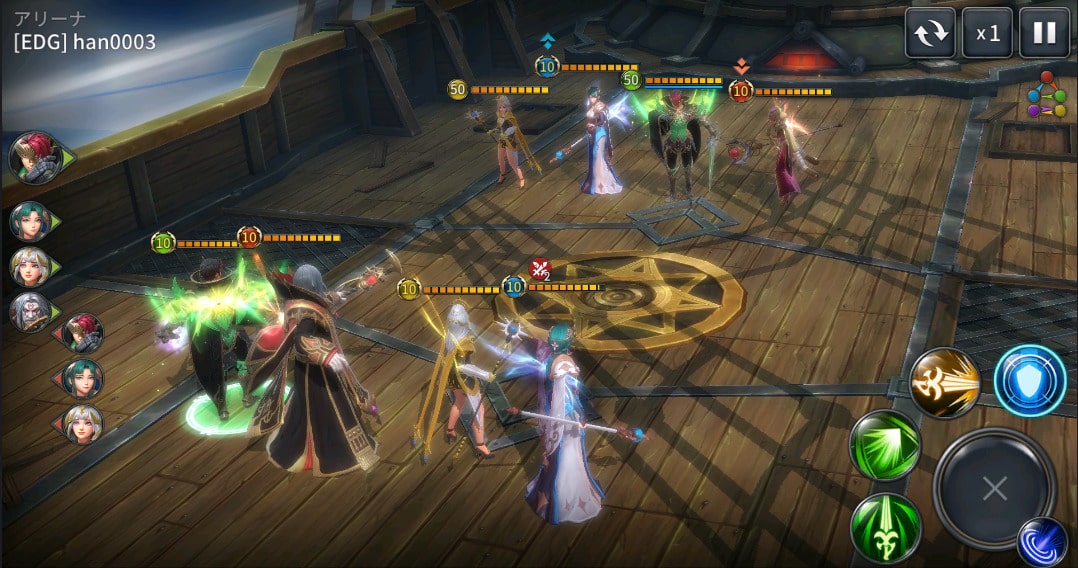Toggle auto-battle with the circular arrows button
This screenshot has width=1078, height=568.
coord(930,33)
